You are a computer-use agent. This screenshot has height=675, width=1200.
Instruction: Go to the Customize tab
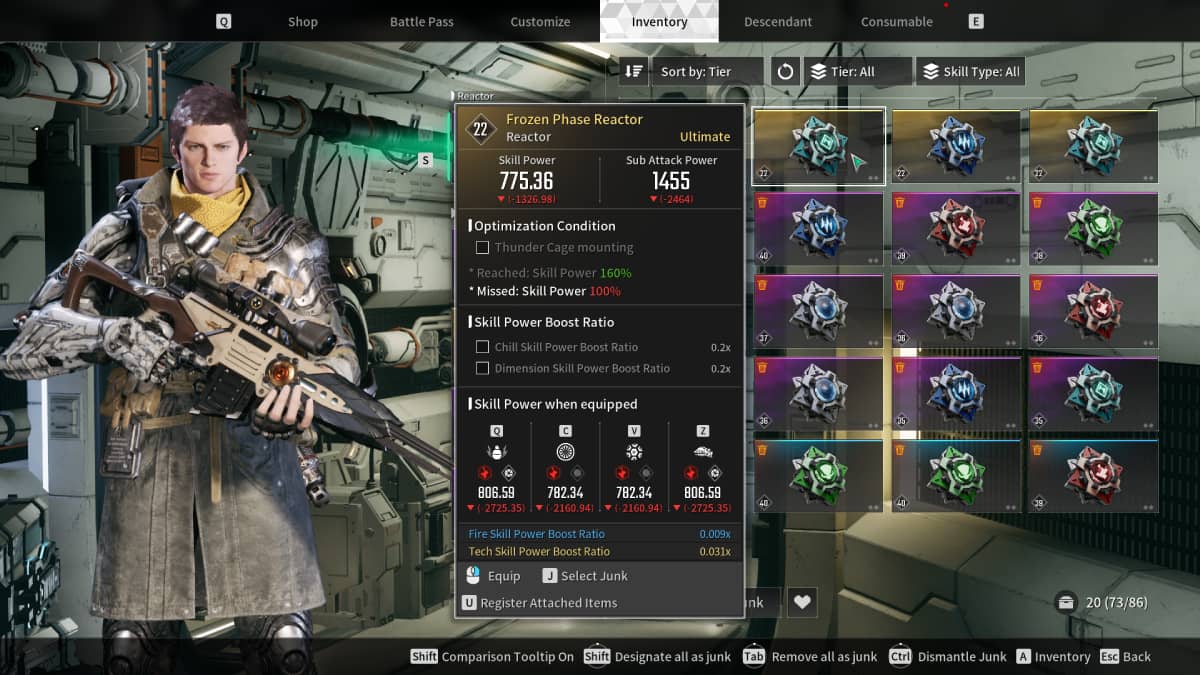click(540, 21)
